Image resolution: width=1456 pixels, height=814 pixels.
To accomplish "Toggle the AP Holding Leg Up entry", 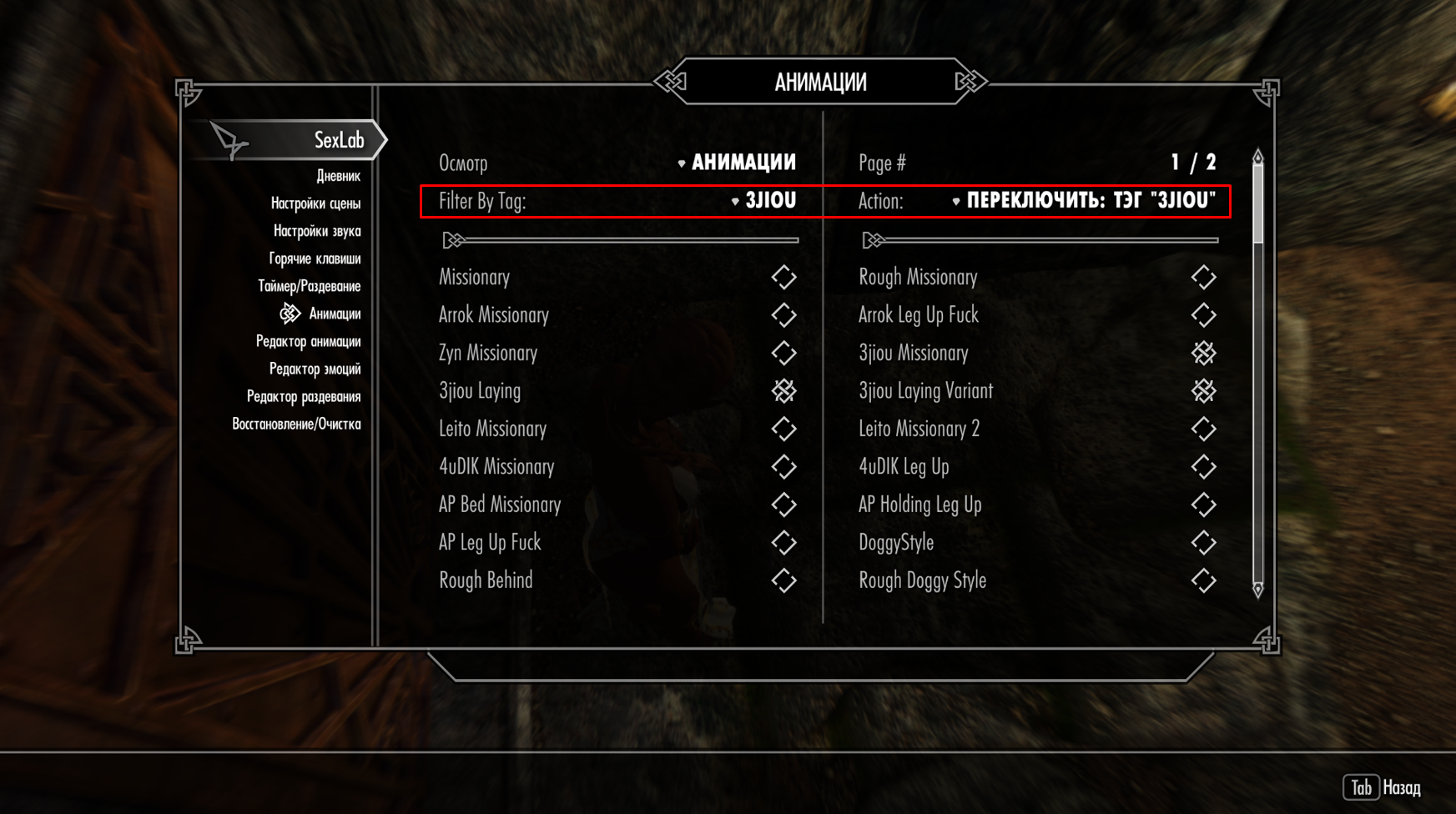I will [1203, 505].
